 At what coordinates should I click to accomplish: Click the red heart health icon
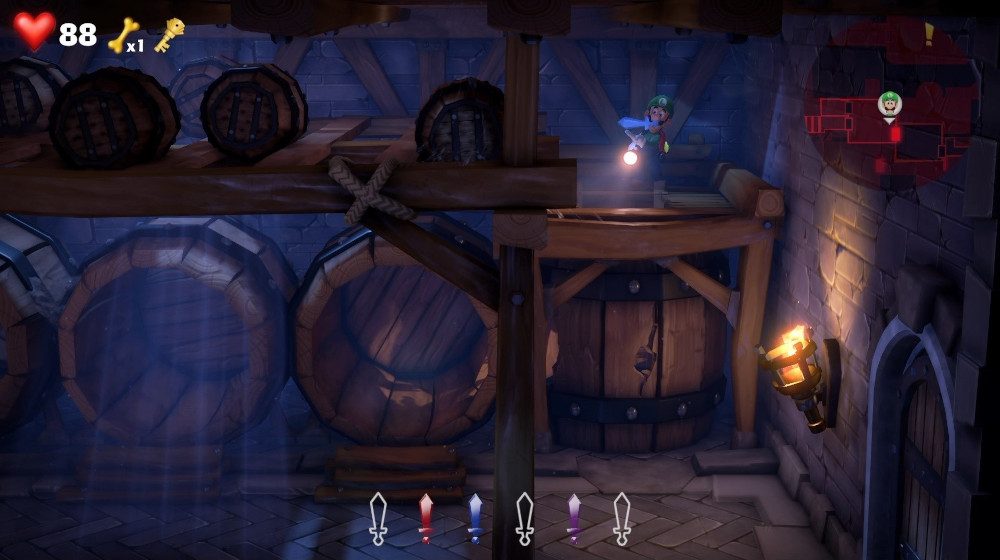tap(34, 31)
